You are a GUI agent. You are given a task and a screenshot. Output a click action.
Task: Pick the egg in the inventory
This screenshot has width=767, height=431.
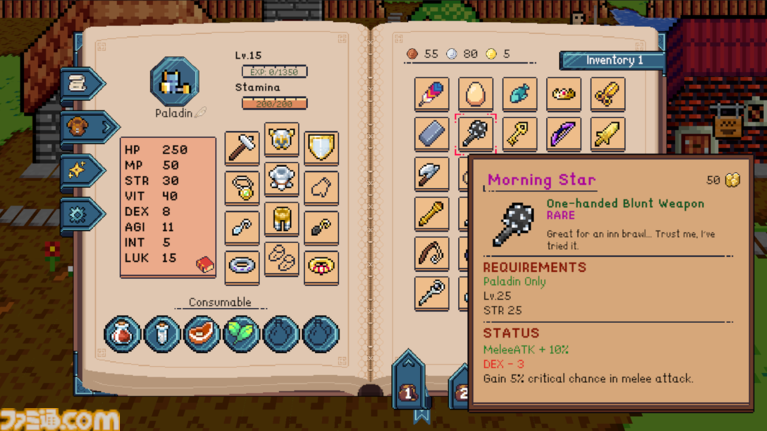tap(475, 94)
